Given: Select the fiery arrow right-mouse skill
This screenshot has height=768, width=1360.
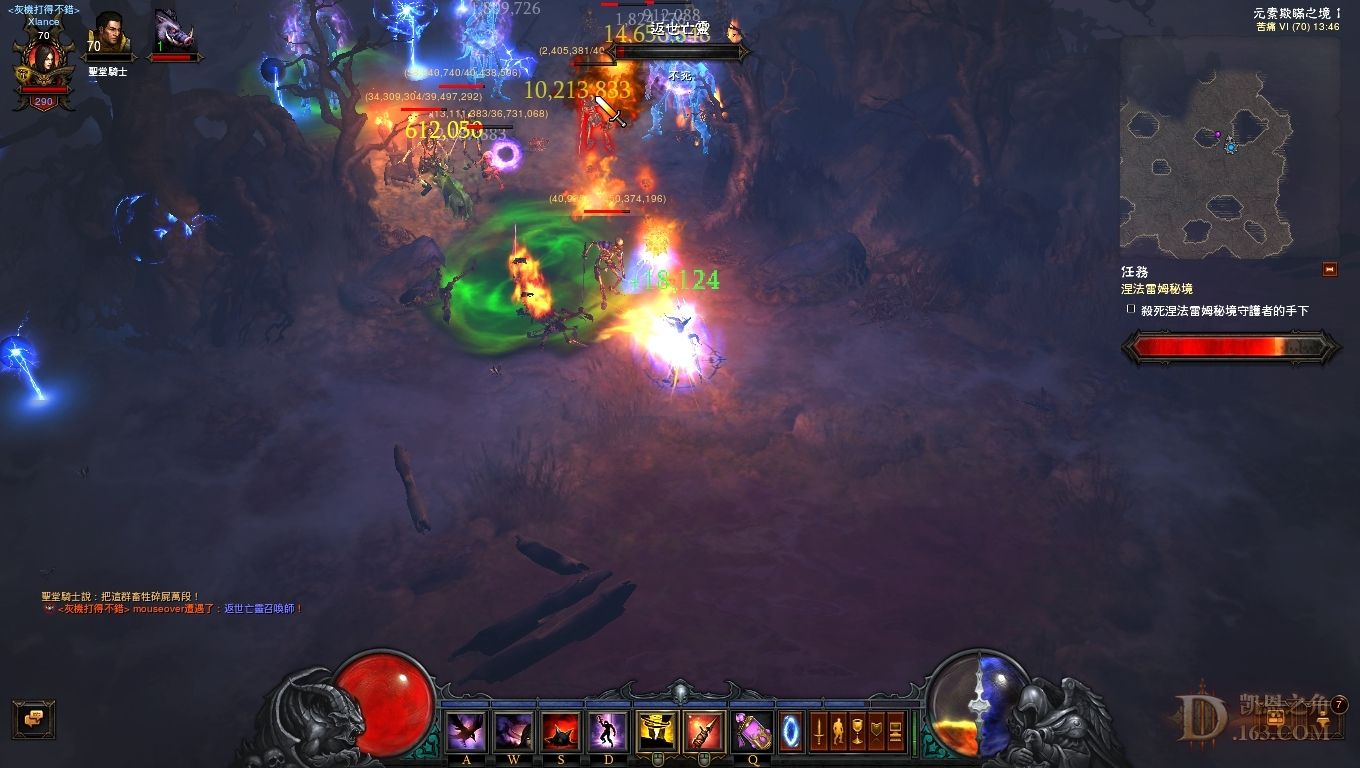Looking at the screenshot, I should tap(704, 731).
